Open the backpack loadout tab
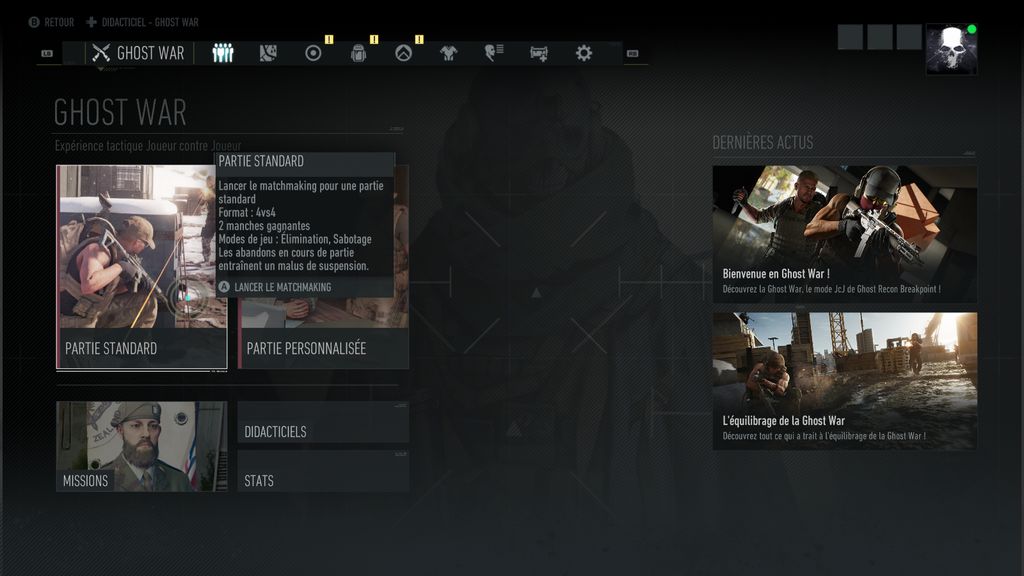The height and width of the screenshot is (576, 1024). [x=358, y=53]
